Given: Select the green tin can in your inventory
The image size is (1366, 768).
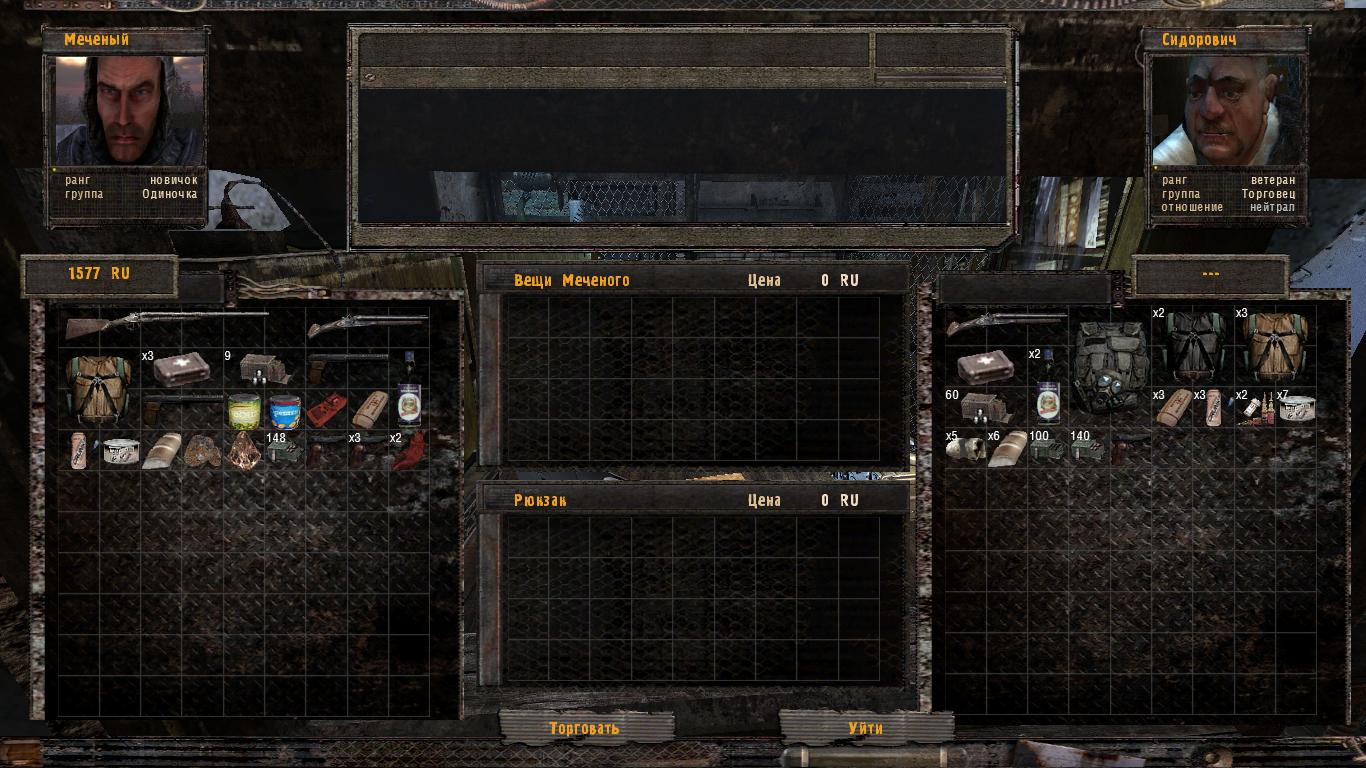Looking at the screenshot, I should pos(243,411).
